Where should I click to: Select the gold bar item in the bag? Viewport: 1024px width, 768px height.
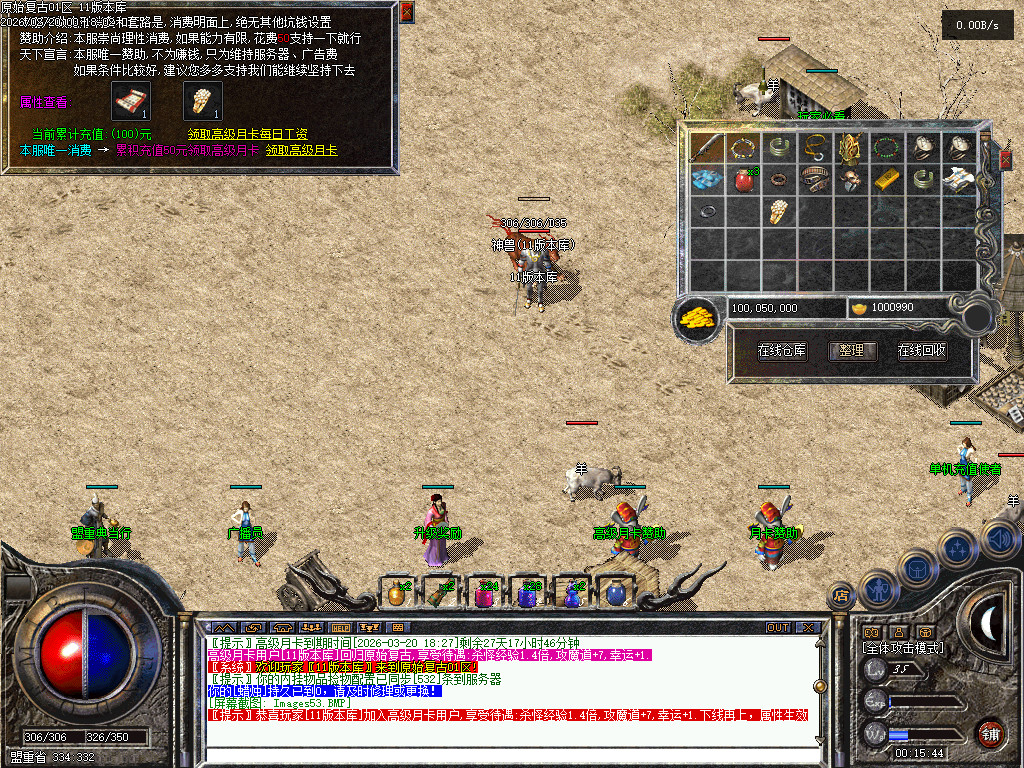[887, 180]
